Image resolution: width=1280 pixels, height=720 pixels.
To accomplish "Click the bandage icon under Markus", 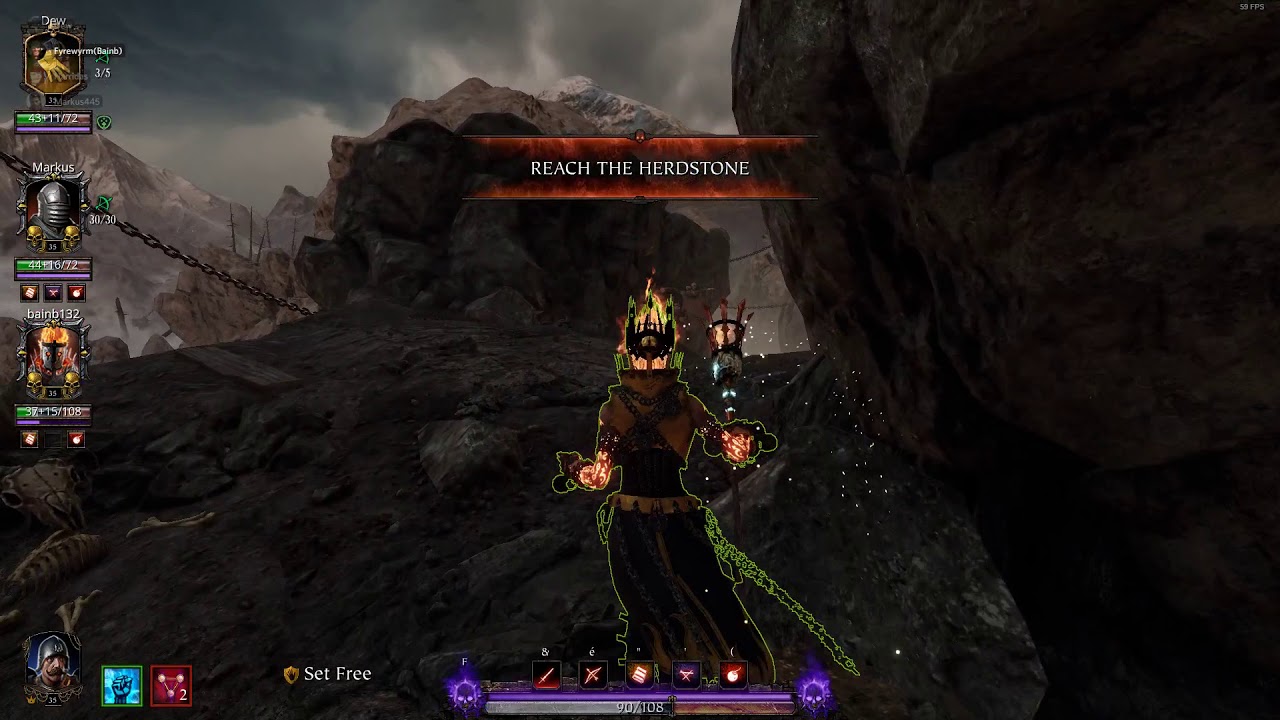I will [30, 292].
